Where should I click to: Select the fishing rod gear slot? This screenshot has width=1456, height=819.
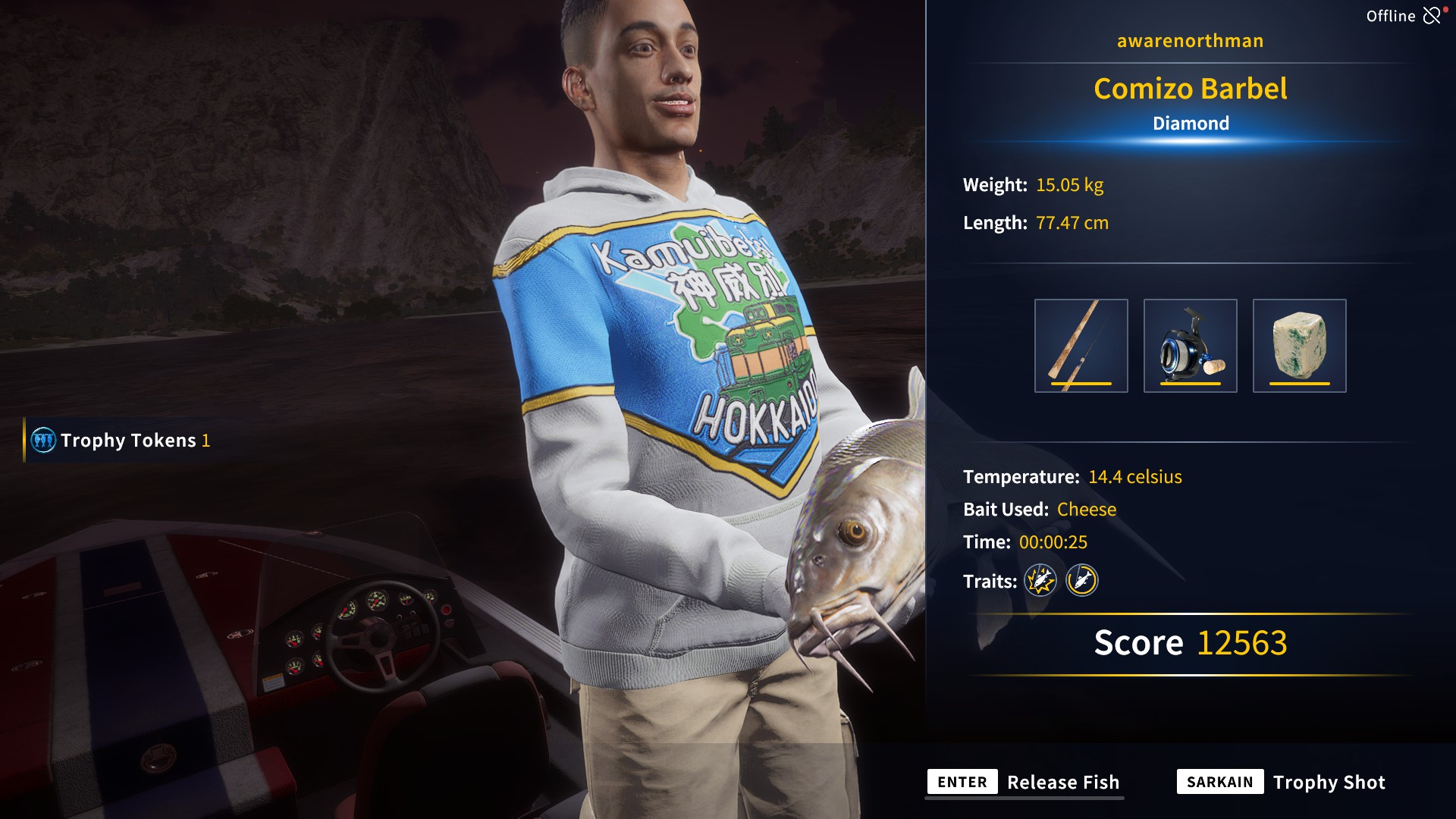click(1081, 346)
